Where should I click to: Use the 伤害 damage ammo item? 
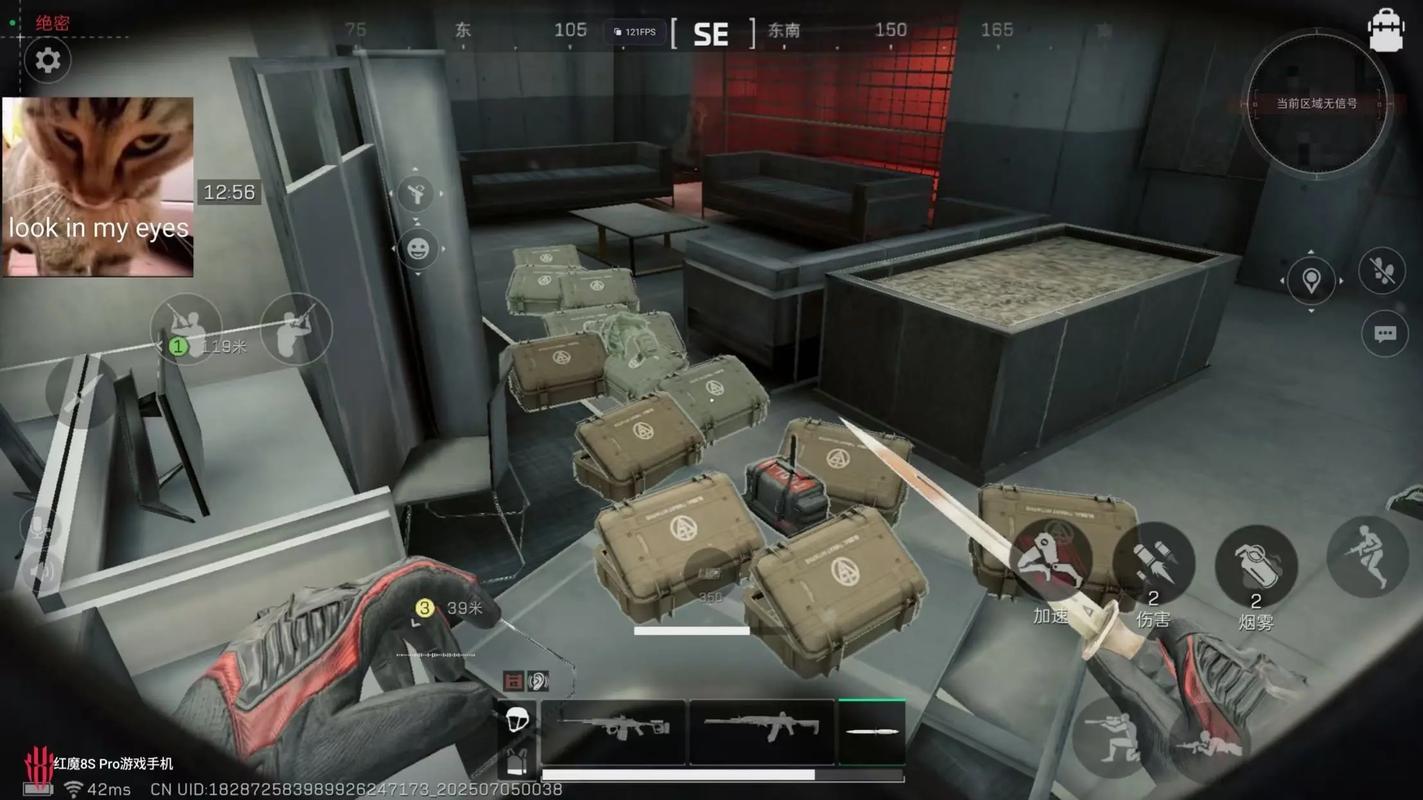click(x=1153, y=564)
